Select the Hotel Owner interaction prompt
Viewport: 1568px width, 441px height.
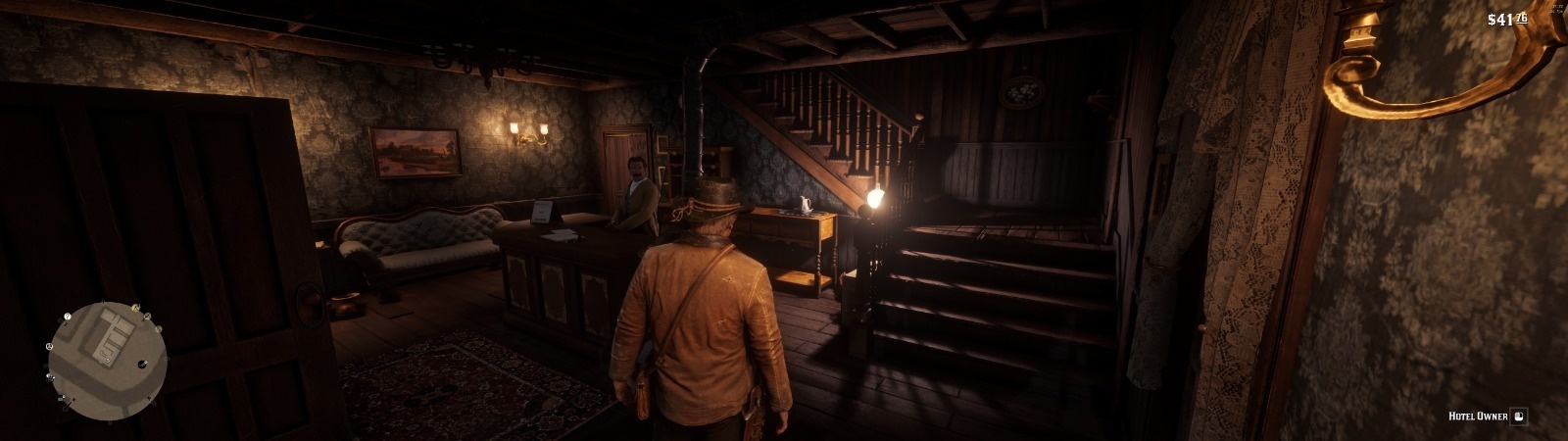1519,416
